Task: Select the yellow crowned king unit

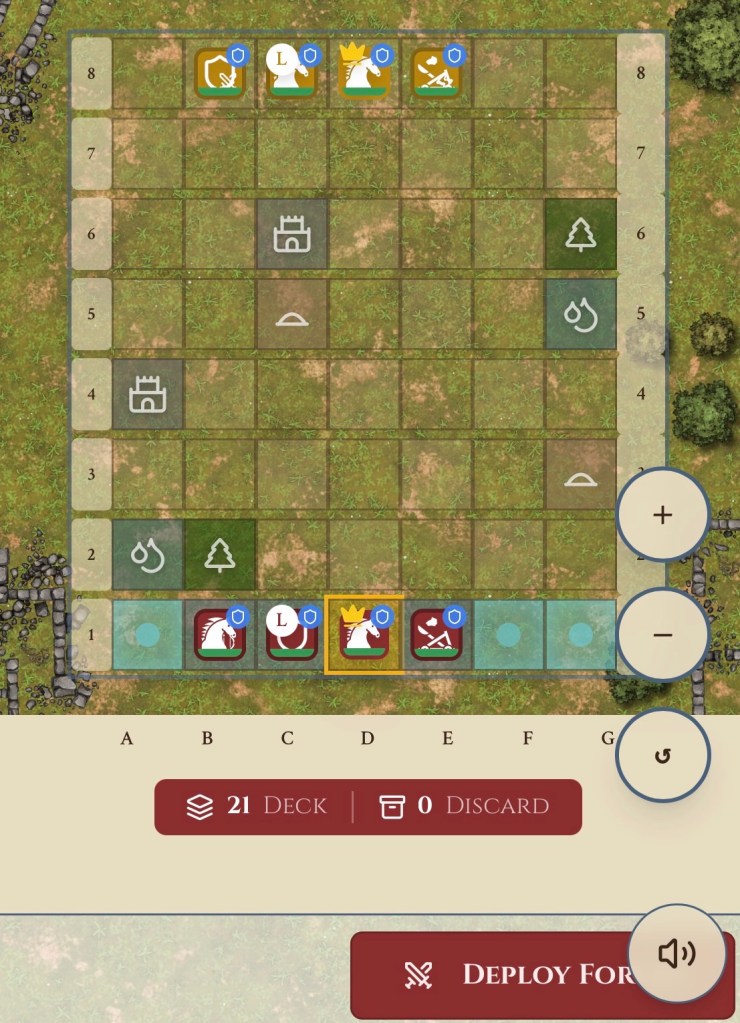Action: (365, 73)
